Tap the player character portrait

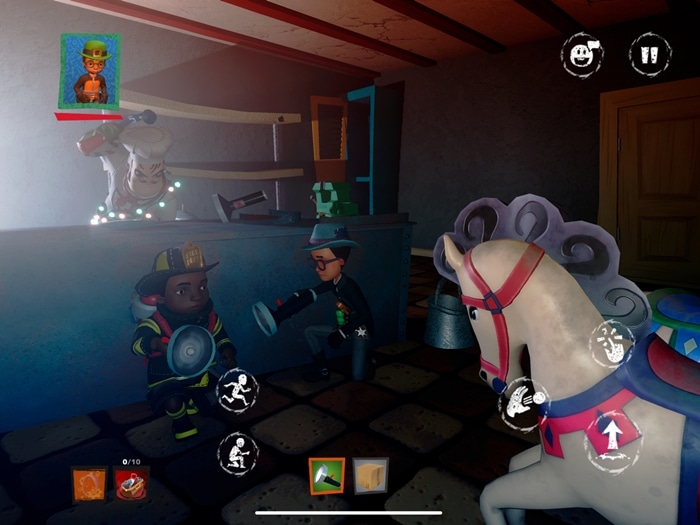point(90,71)
